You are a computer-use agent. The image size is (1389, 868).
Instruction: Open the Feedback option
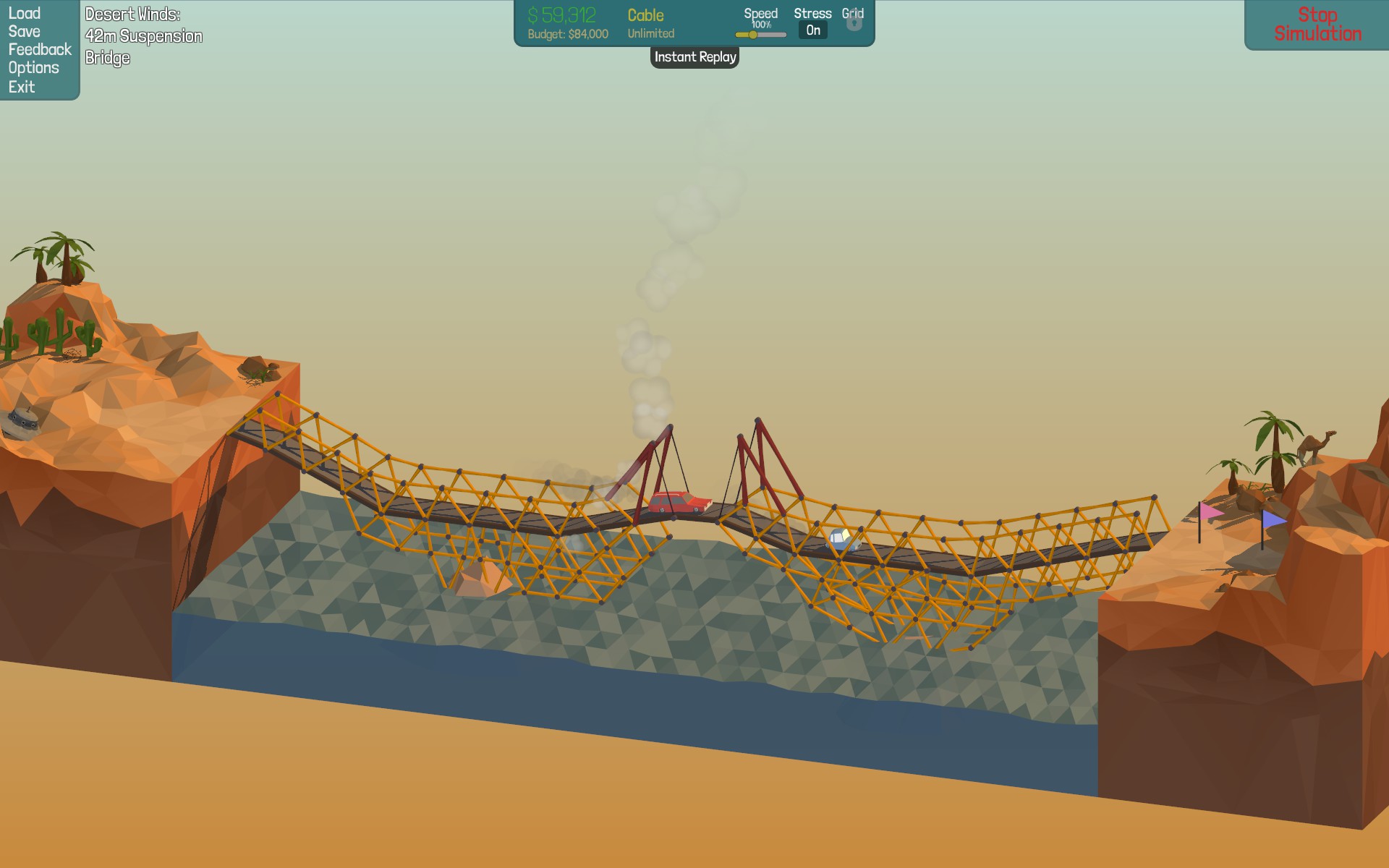tap(40, 49)
